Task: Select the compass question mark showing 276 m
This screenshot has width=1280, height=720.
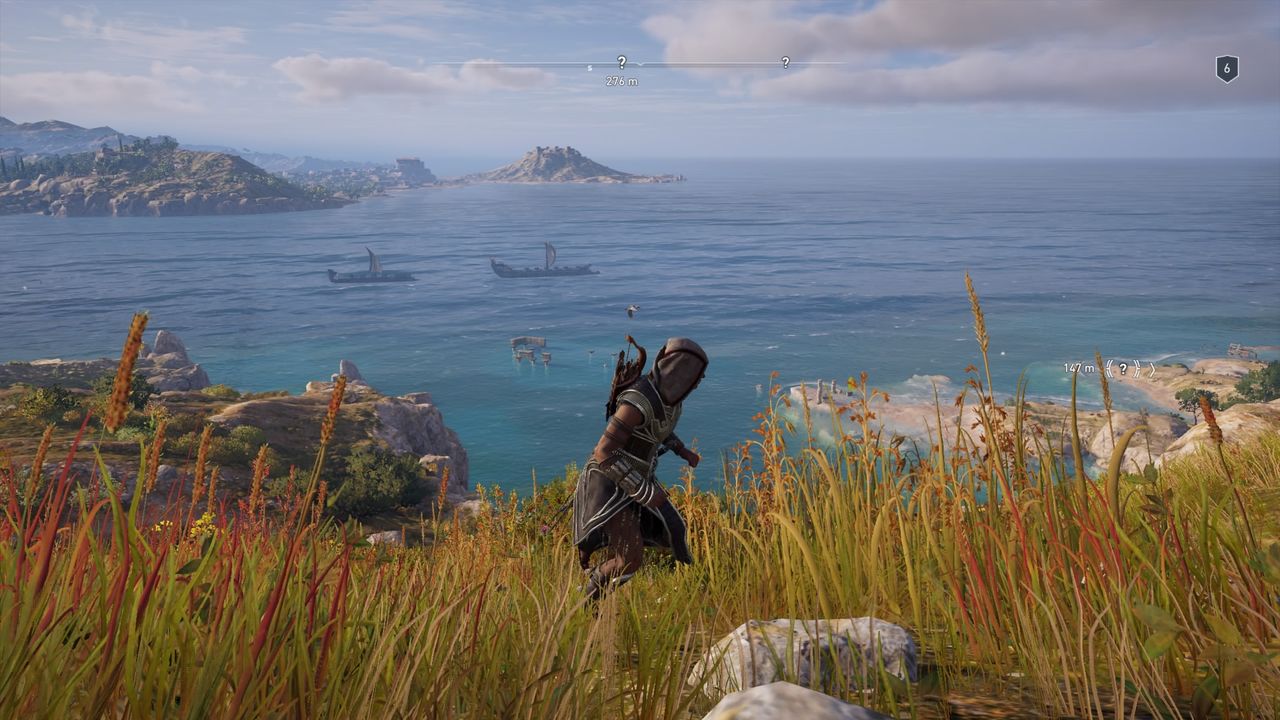Action: (x=621, y=62)
